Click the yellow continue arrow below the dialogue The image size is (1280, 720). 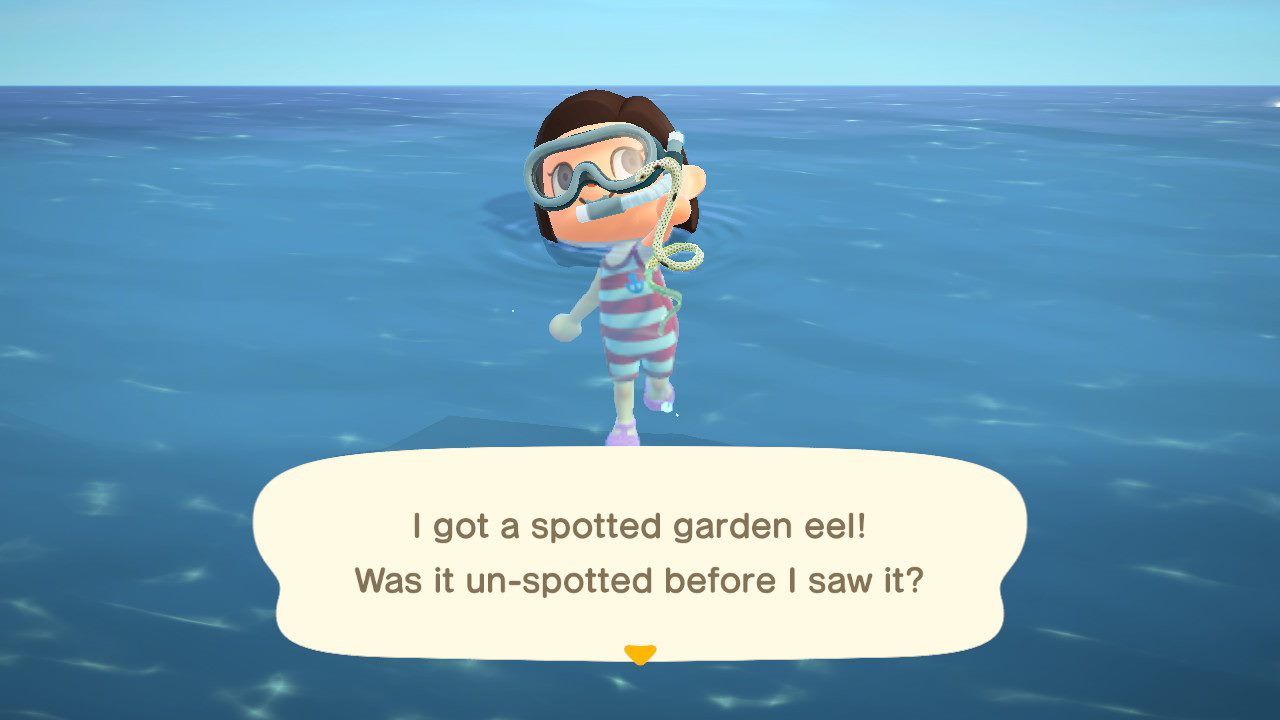[640, 651]
